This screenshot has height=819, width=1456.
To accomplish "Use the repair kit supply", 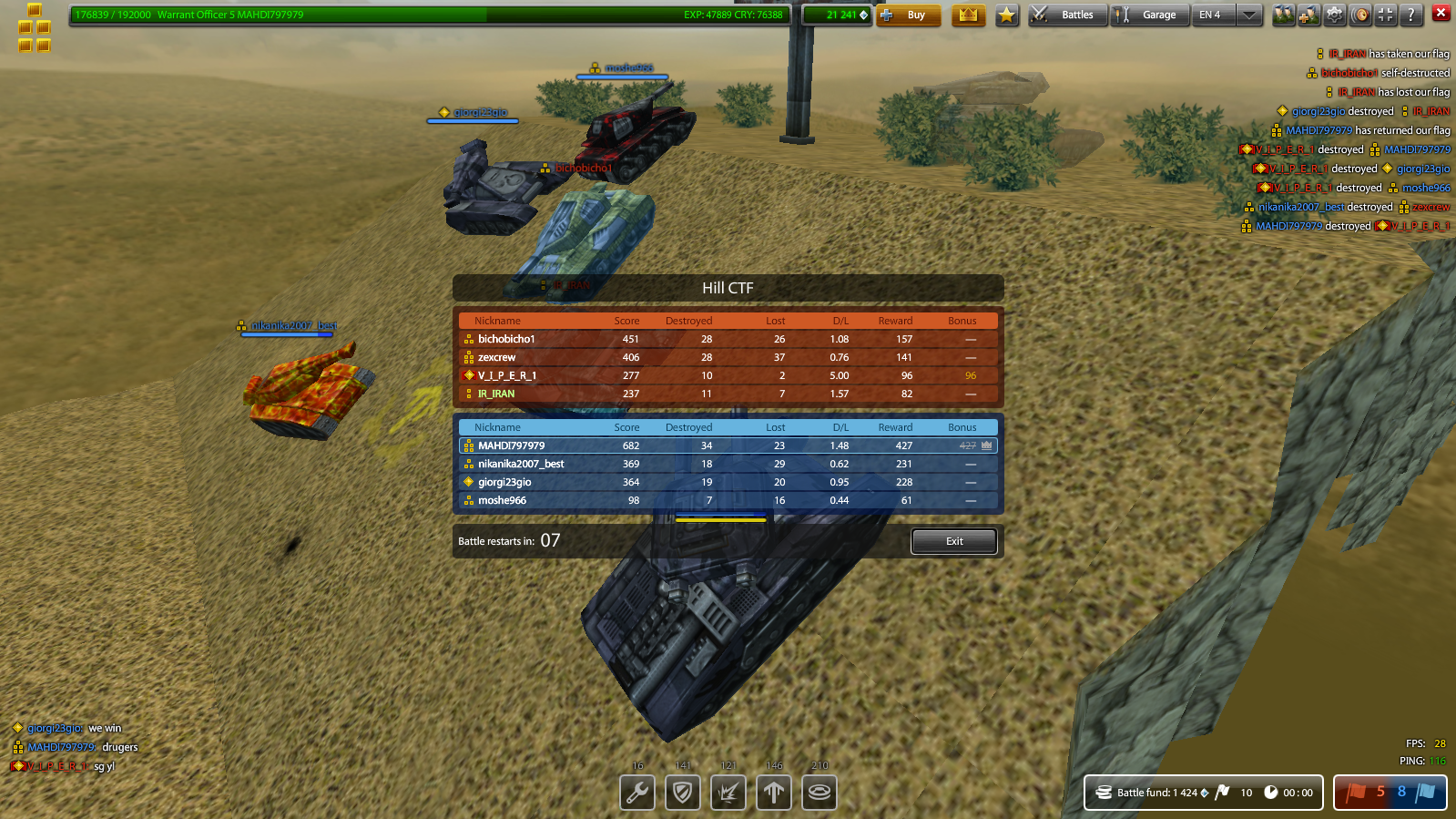I will (637, 793).
